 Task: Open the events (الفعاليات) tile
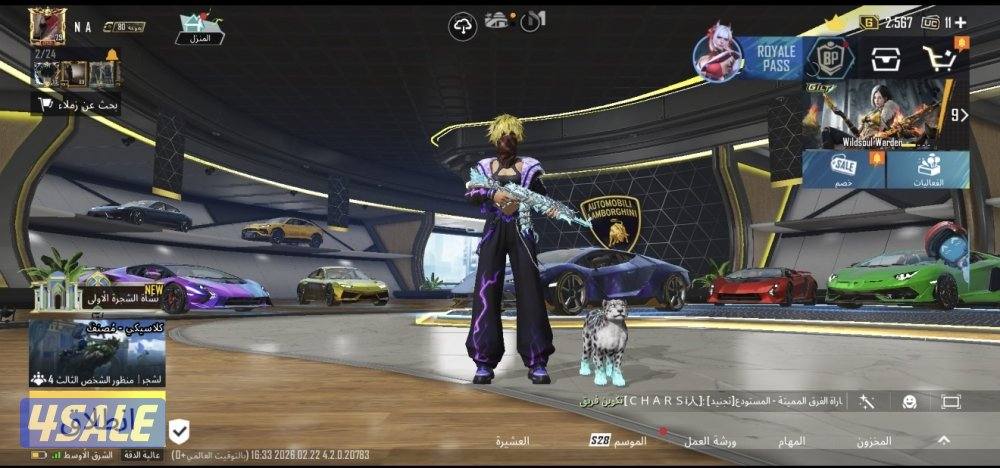click(x=928, y=170)
